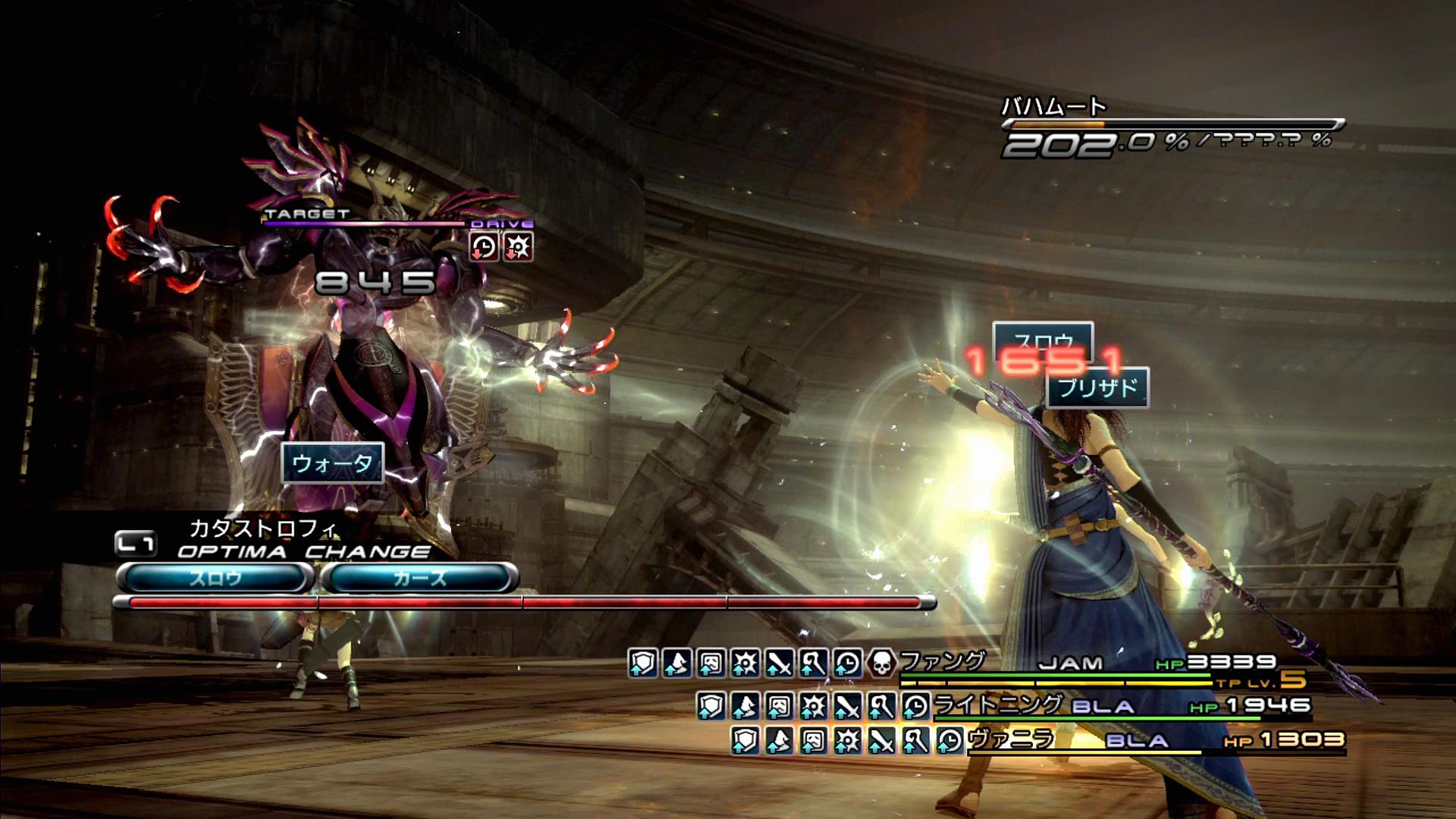Click the clock debuff icon on the target enemy
Image resolution: width=1456 pixels, height=819 pixels.
484,247
